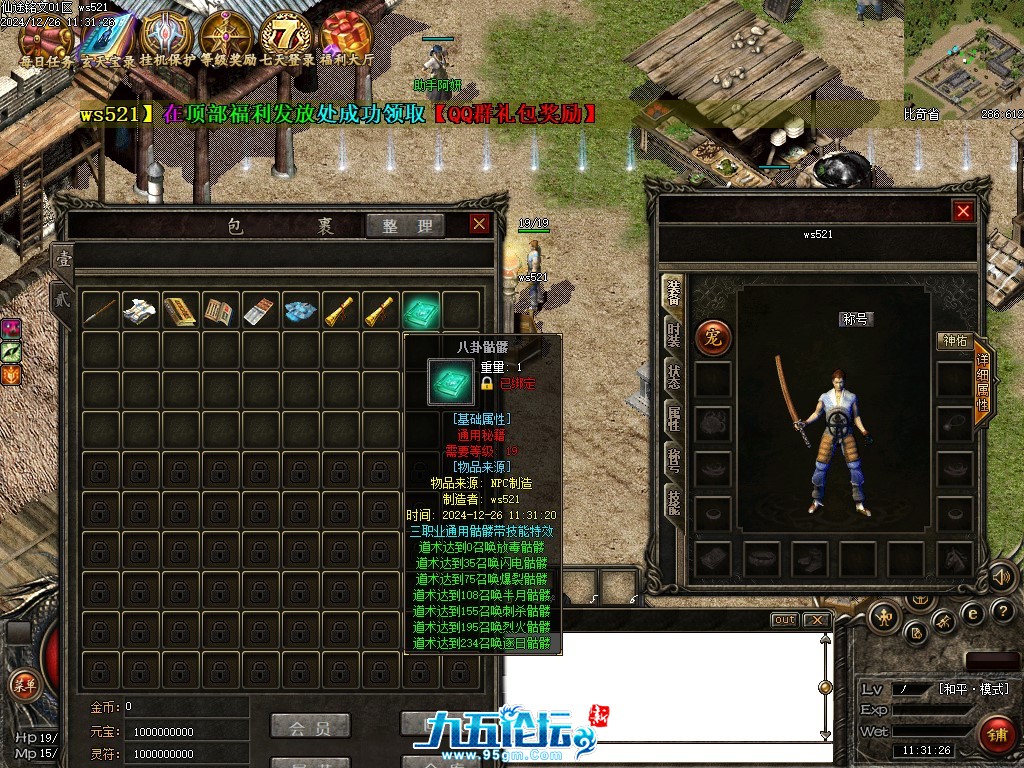Close the ws521 character panel

coord(963,211)
